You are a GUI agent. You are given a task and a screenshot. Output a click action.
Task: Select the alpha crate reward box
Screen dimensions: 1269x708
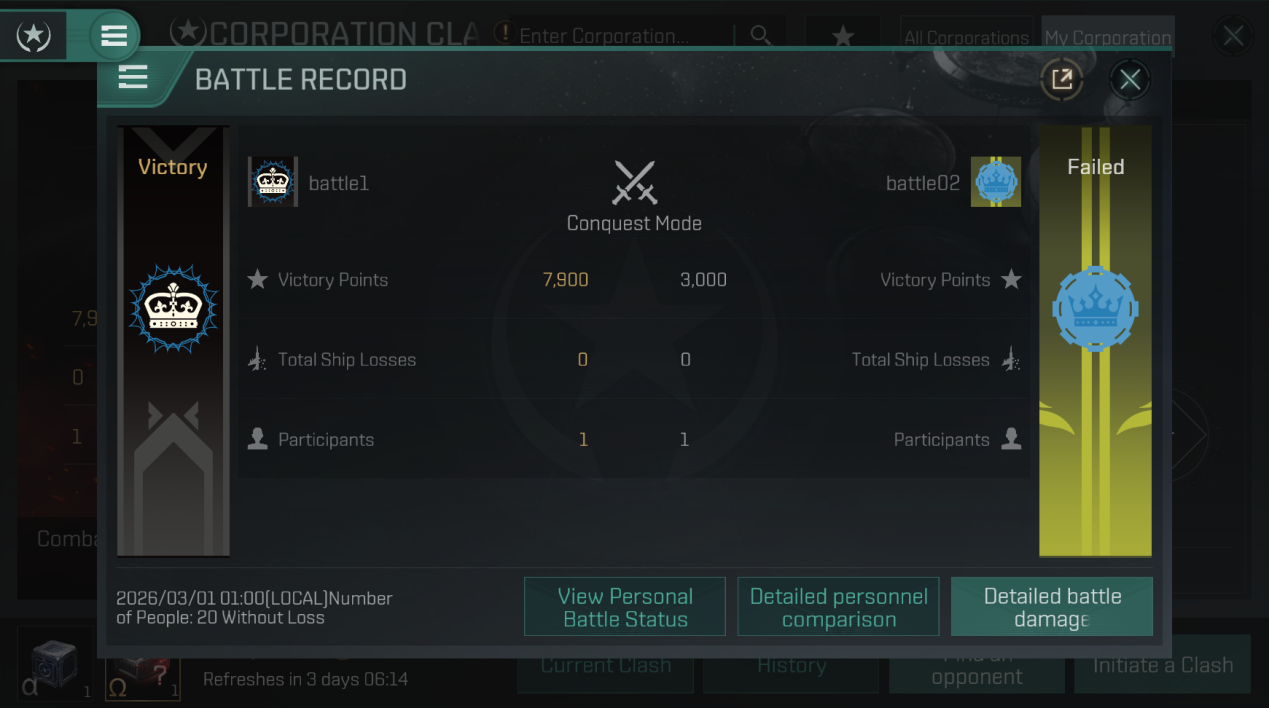click(55, 666)
